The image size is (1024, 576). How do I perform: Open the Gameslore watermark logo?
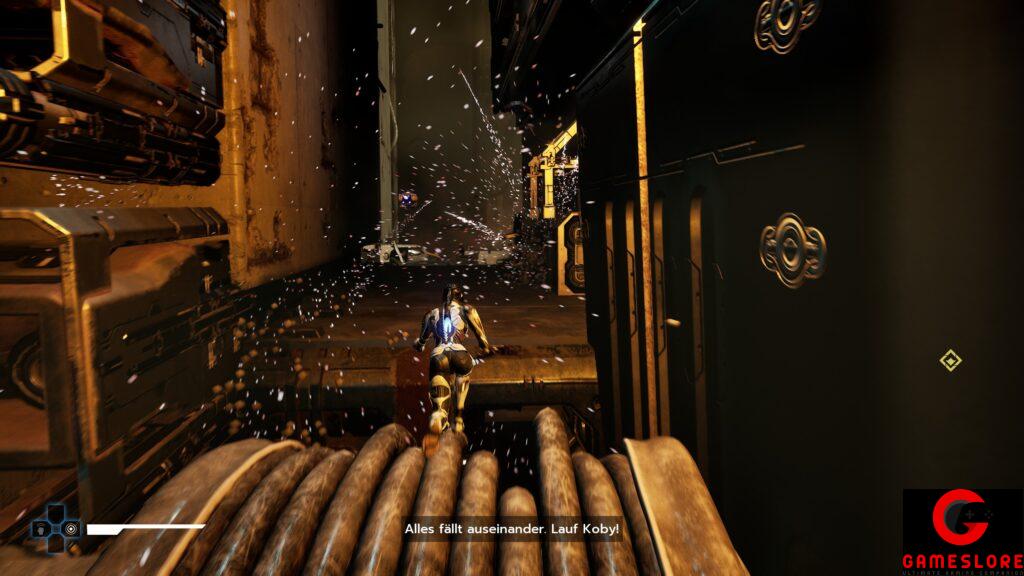[962, 532]
